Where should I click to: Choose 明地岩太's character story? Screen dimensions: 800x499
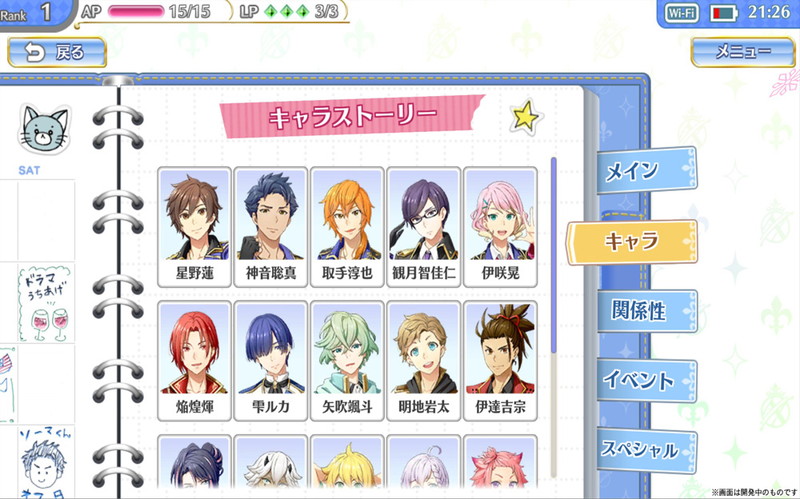point(424,361)
